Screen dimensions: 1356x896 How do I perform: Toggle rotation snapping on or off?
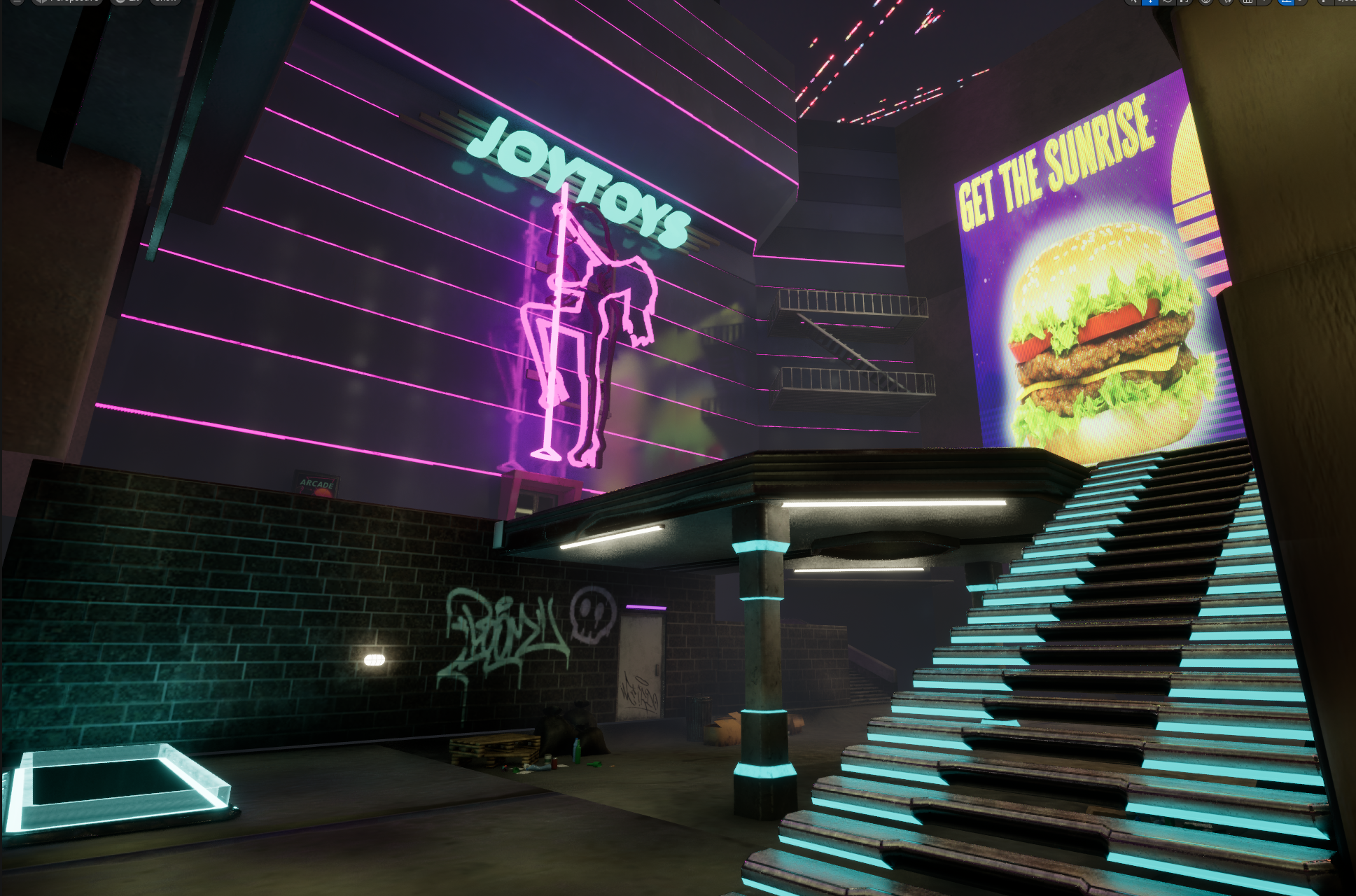[x=1287, y=3]
